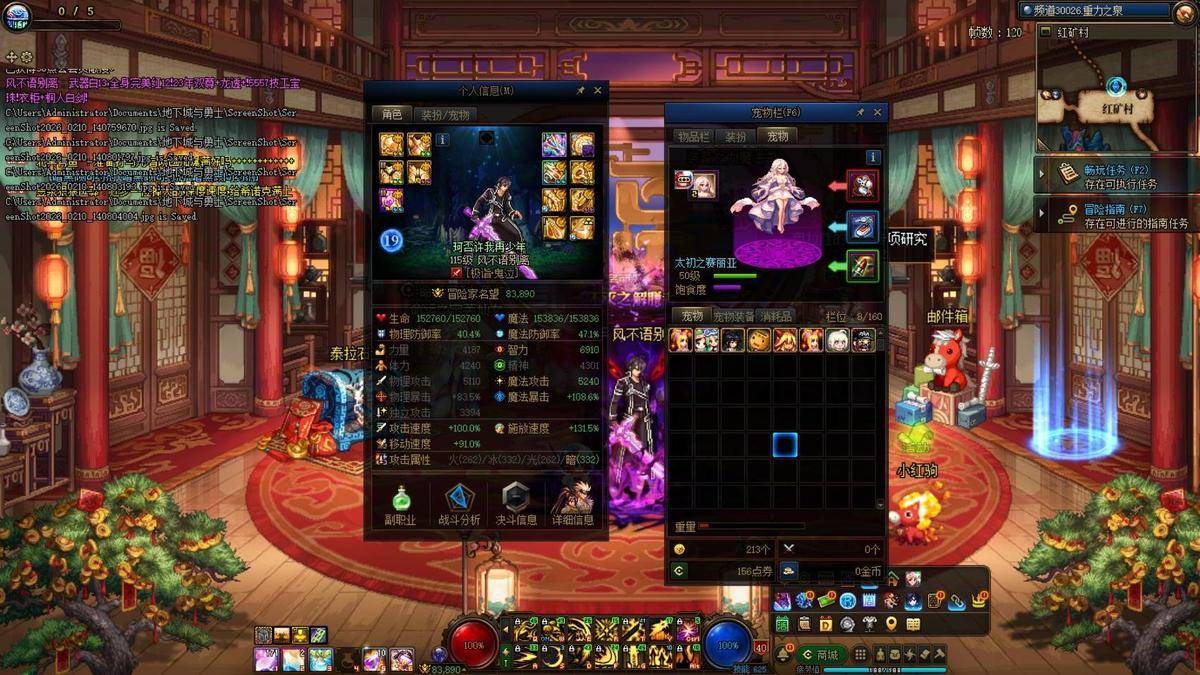The width and height of the screenshot is (1200, 675).
Task: Open 详细信息 detailed stats
Action: (x=574, y=506)
